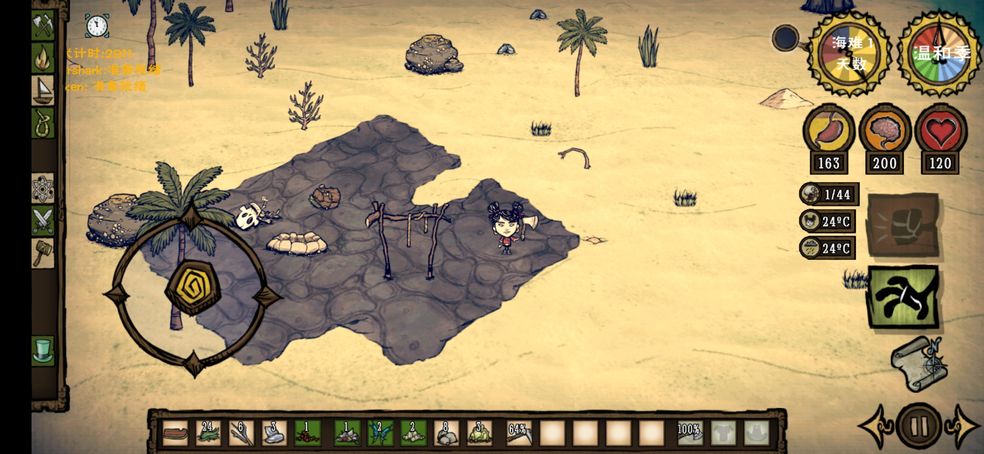The width and height of the screenshot is (984, 454).
Task: Tap the clock icon near the timer
Action: [96, 25]
